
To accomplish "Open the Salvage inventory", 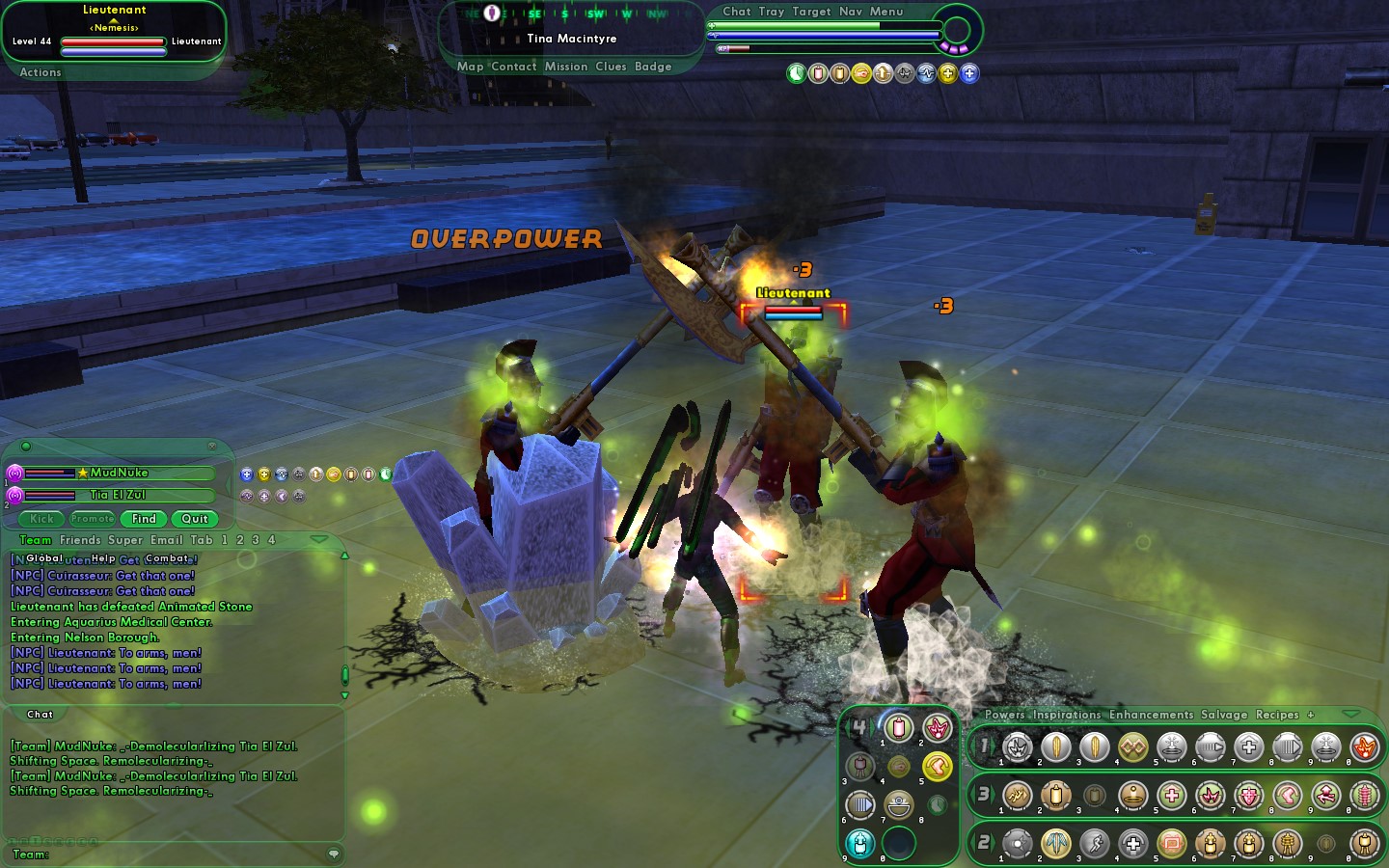I will pyautogui.click(x=1224, y=715).
